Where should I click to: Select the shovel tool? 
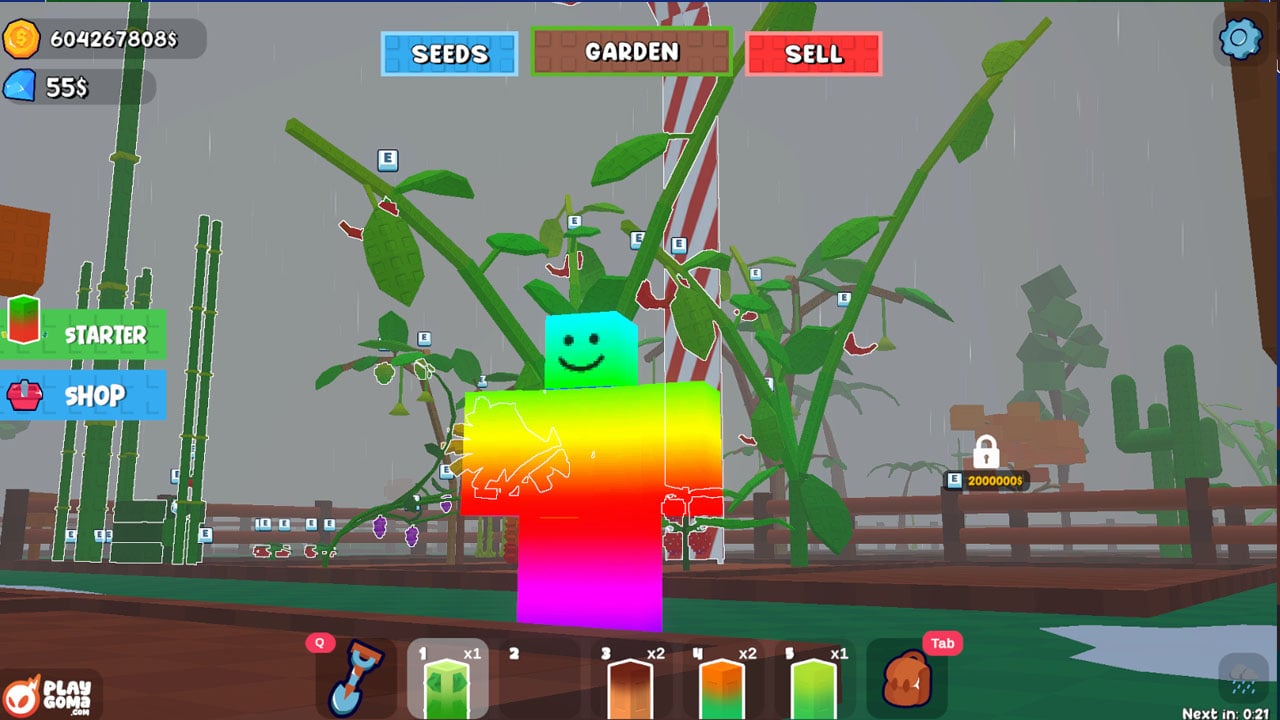click(355, 680)
